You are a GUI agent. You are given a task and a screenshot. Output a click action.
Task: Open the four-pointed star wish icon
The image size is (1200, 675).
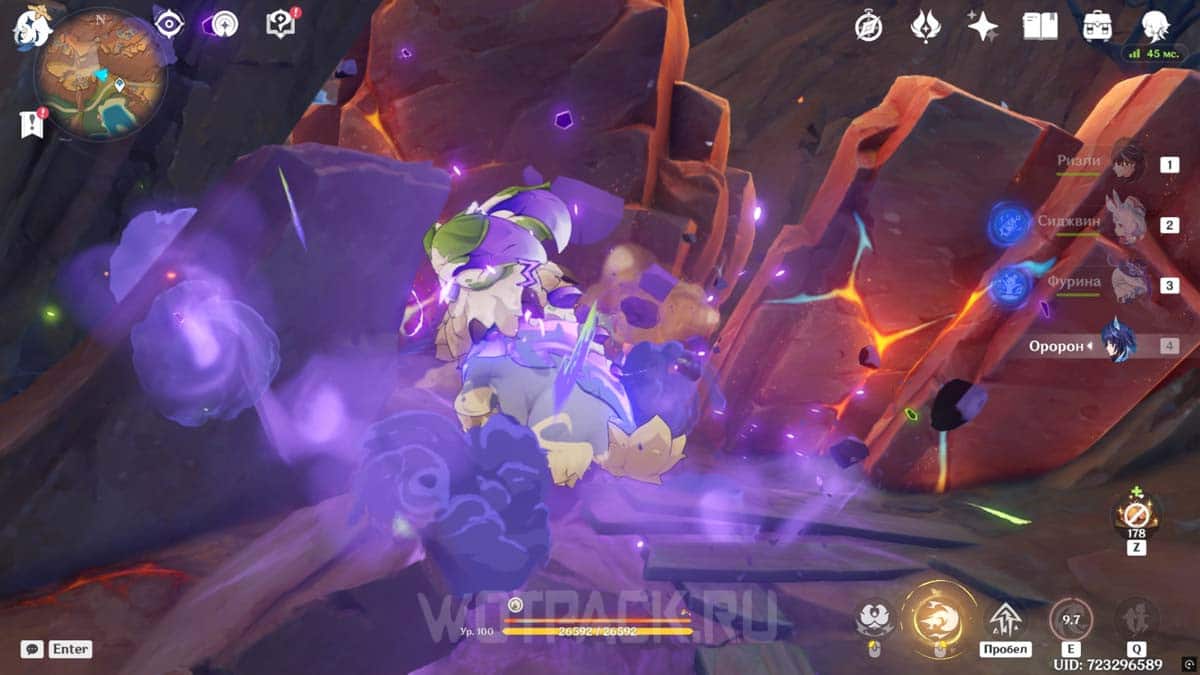pos(982,26)
